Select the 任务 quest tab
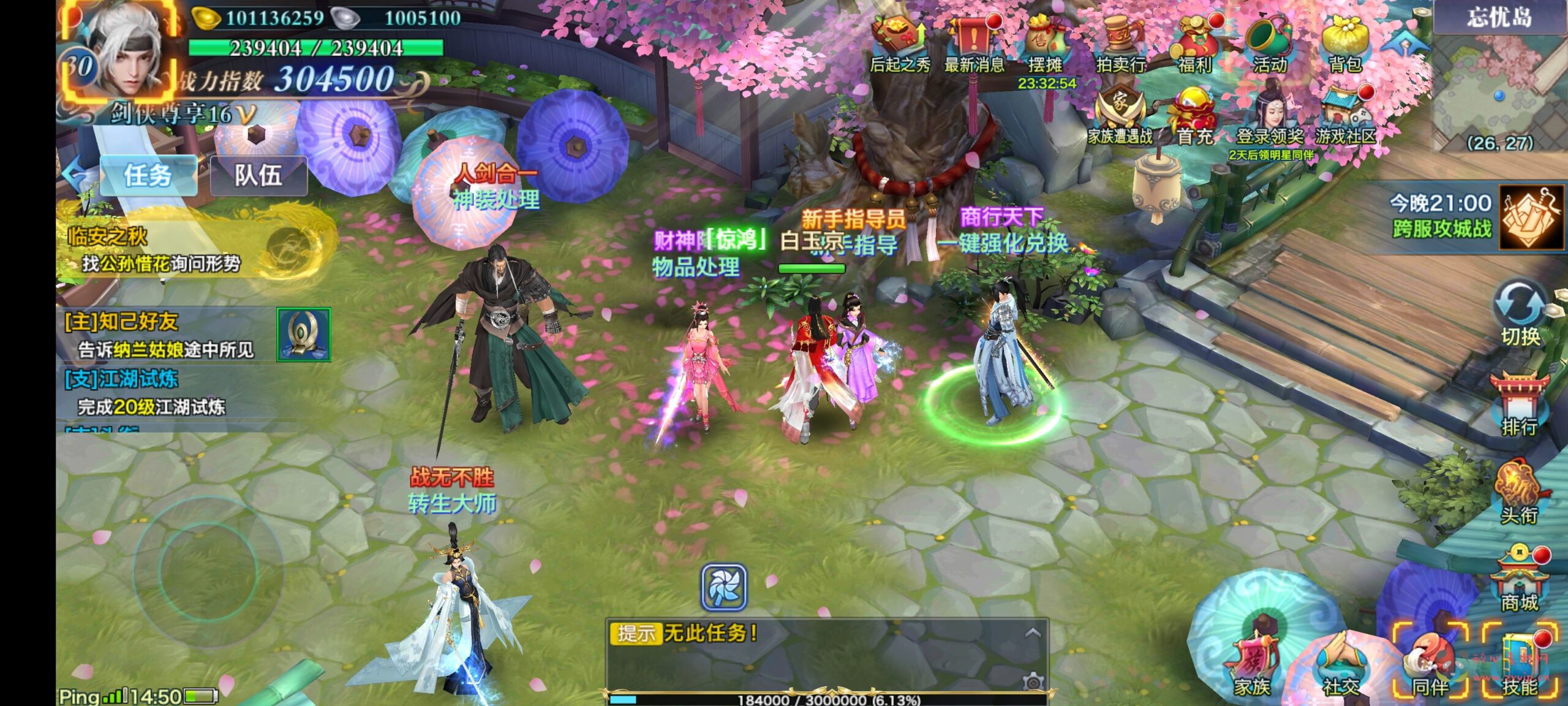 point(148,176)
